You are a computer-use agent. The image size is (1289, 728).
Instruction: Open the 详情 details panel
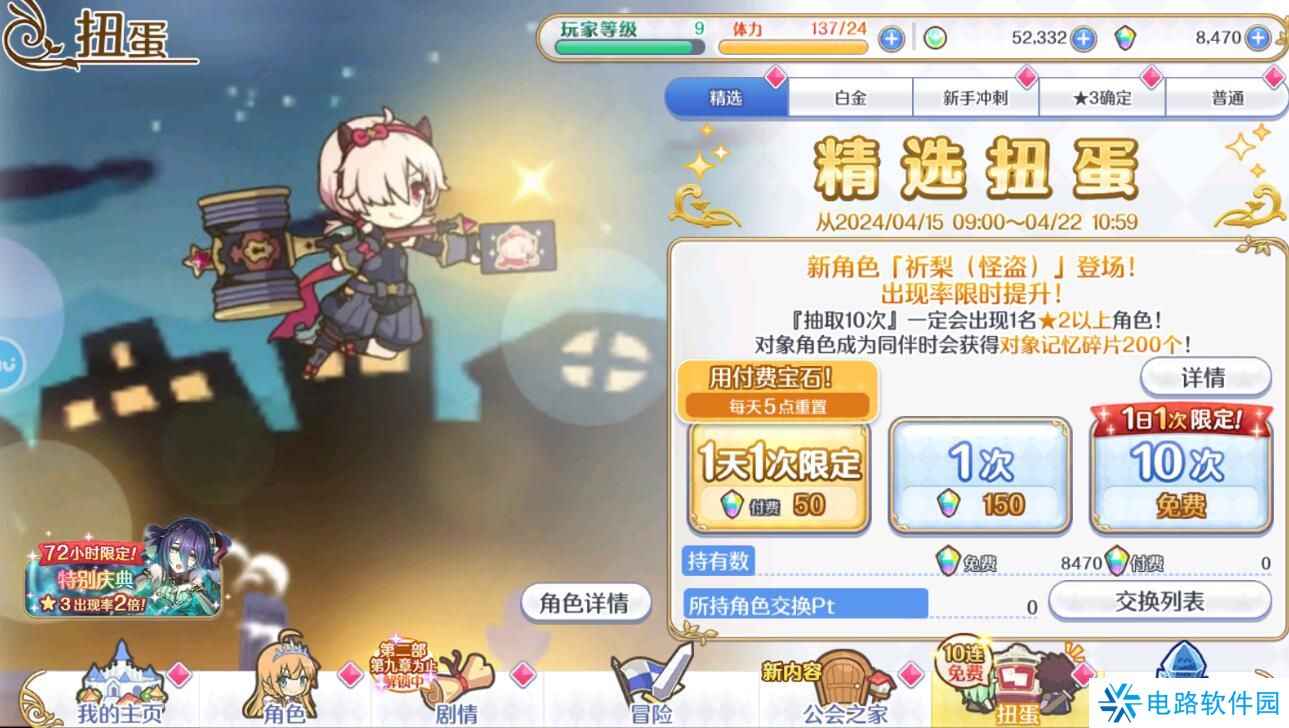(1203, 378)
